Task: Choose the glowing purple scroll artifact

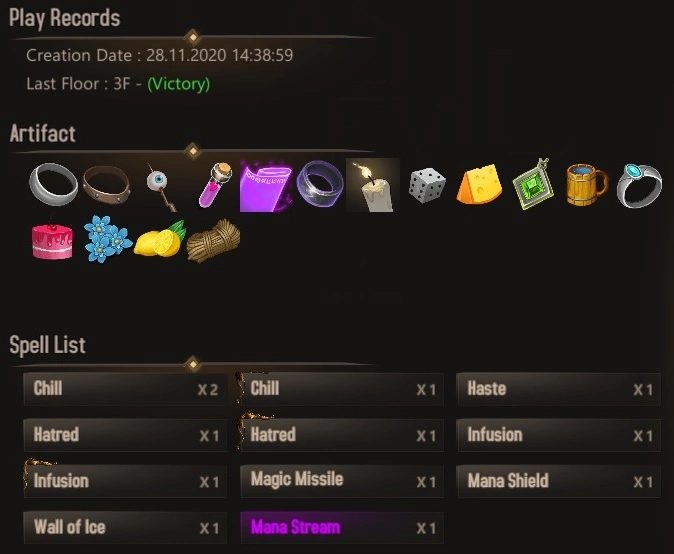Action: point(265,185)
